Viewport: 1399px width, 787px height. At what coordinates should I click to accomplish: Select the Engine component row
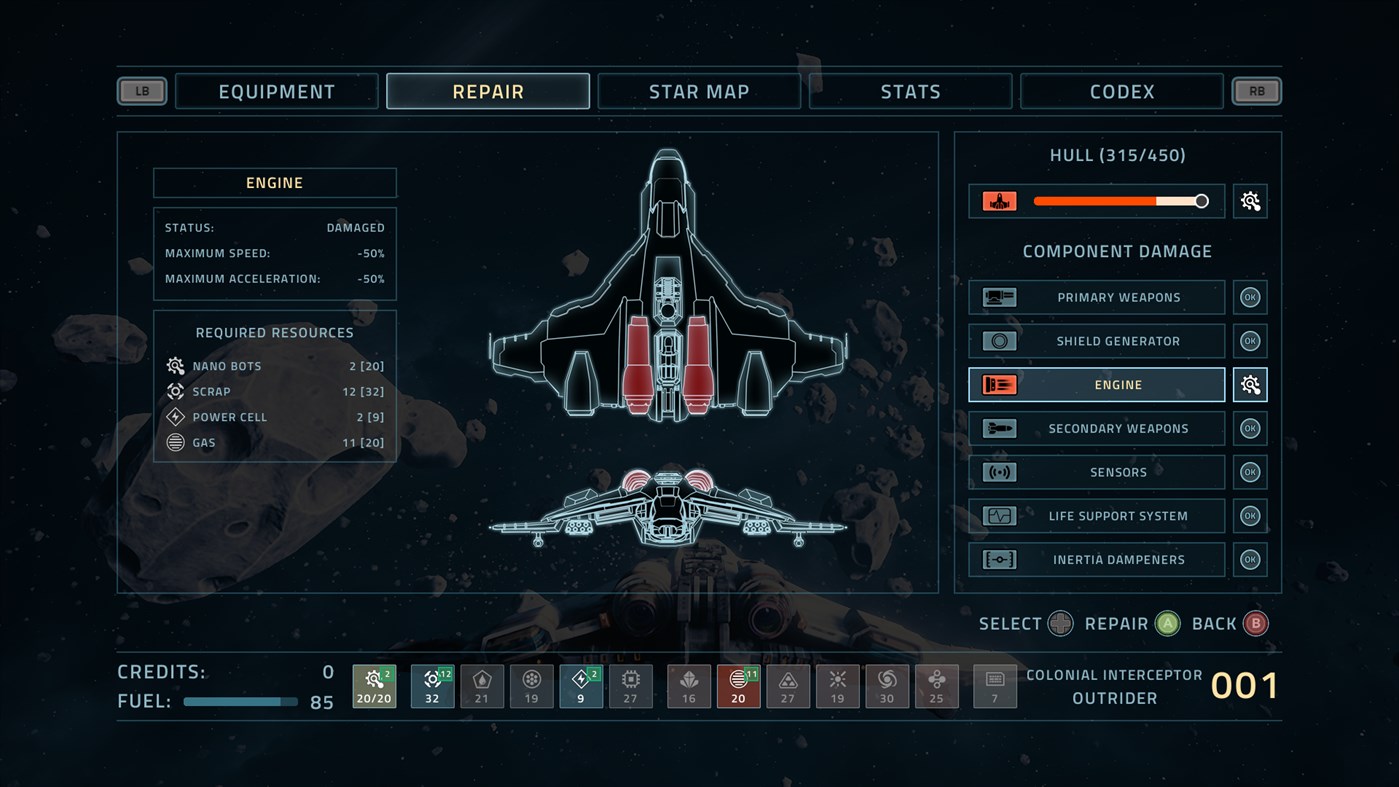click(1097, 385)
